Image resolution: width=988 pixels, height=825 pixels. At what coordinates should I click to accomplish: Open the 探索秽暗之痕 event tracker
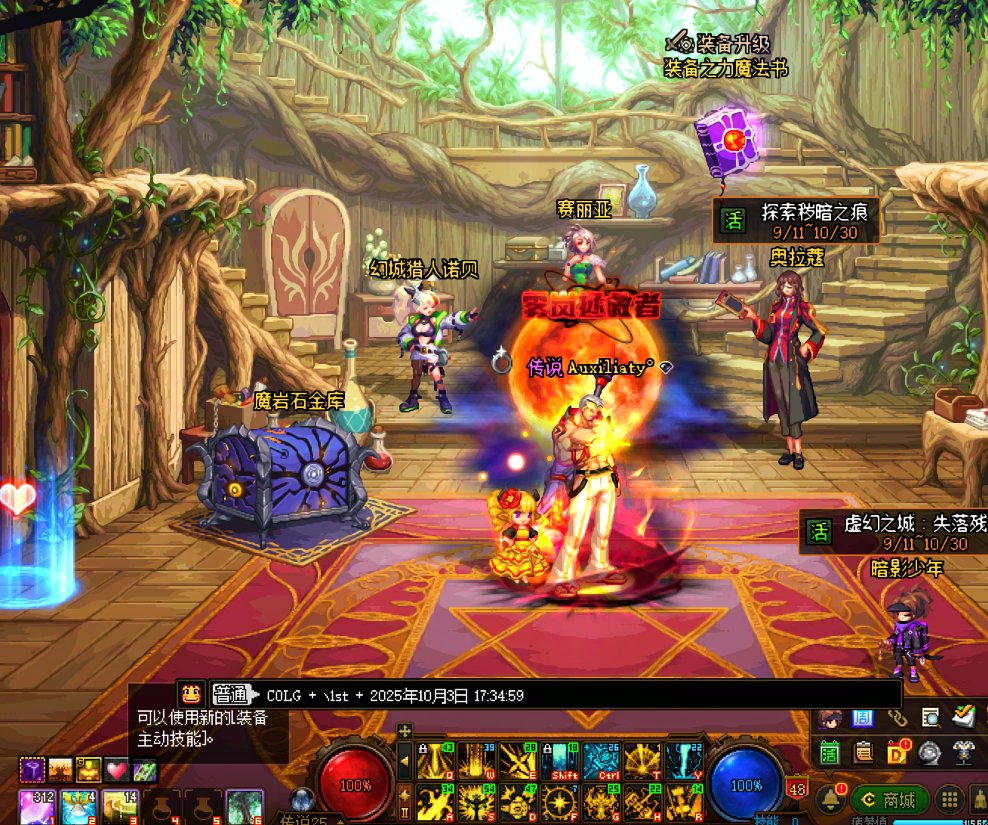795,220
